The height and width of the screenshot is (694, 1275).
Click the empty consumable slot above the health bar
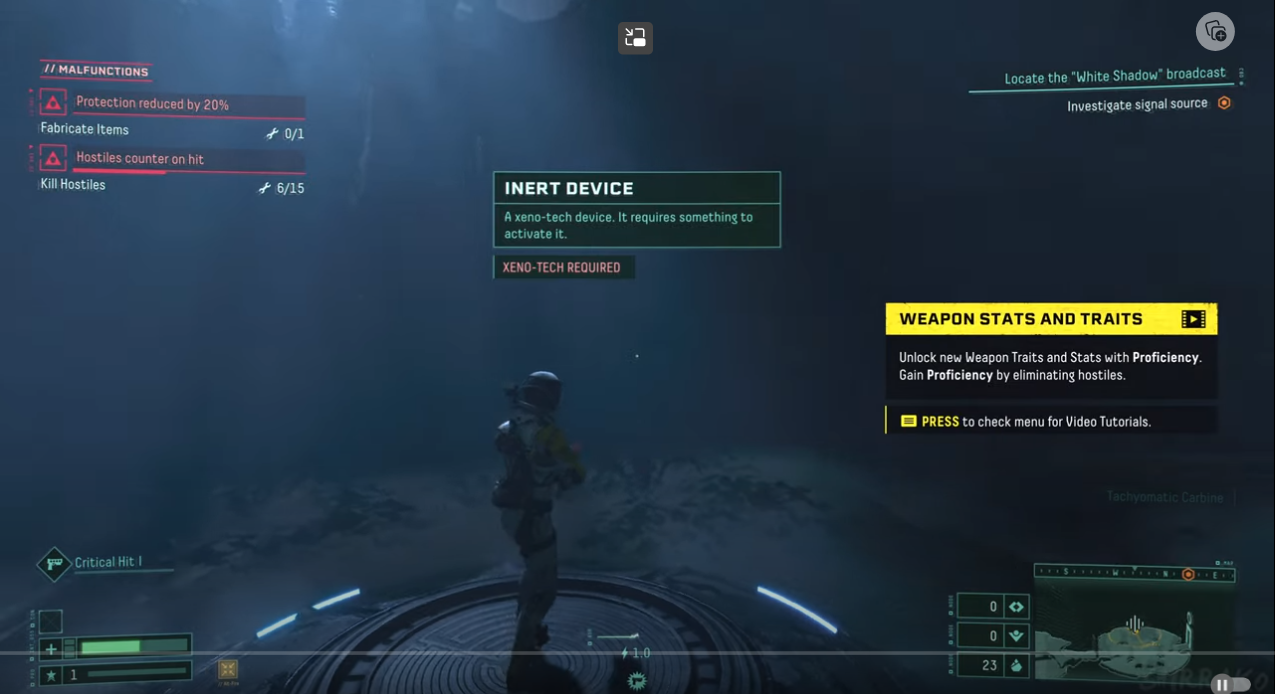tap(51, 622)
